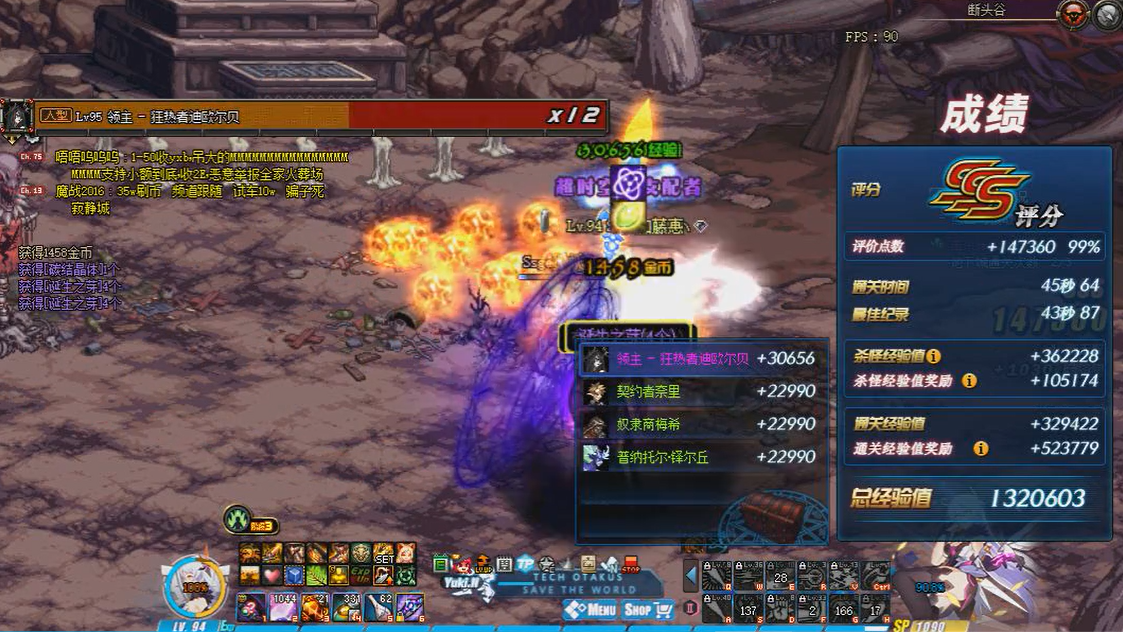Click the info icon beside 杀怪经验值

tap(933, 356)
